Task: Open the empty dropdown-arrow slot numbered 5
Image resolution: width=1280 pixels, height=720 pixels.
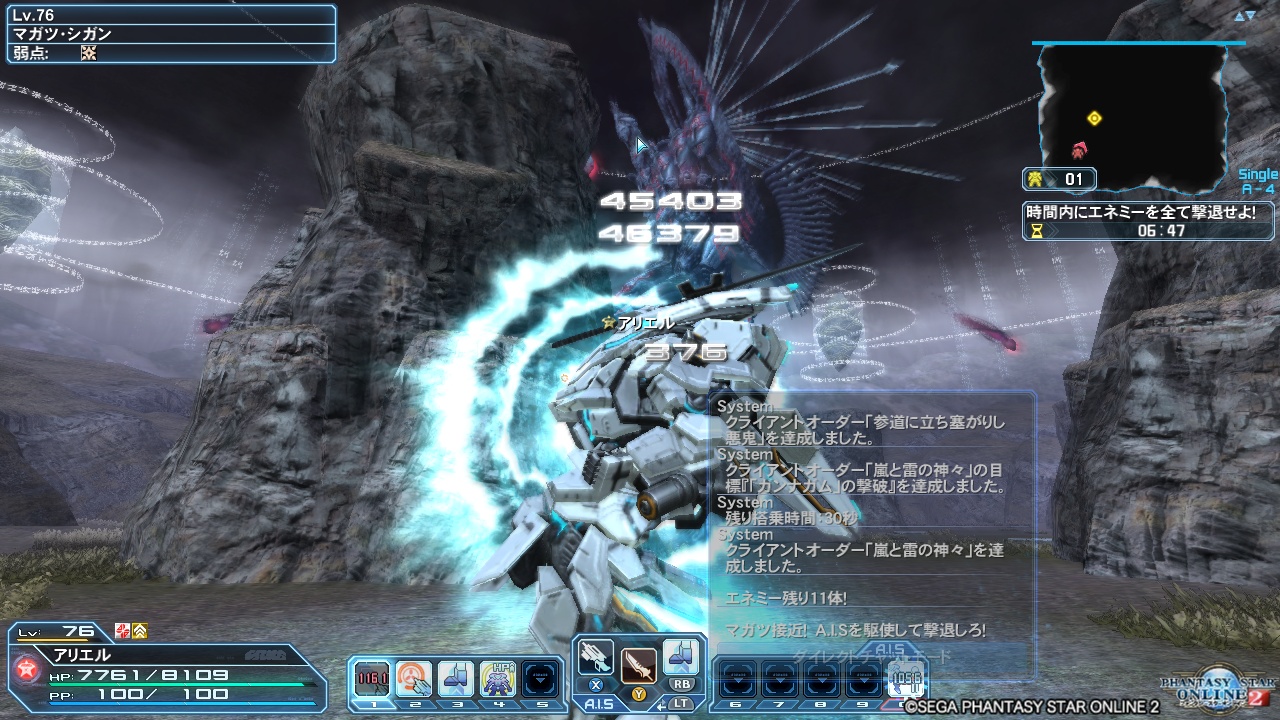Action: coord(540,678)
